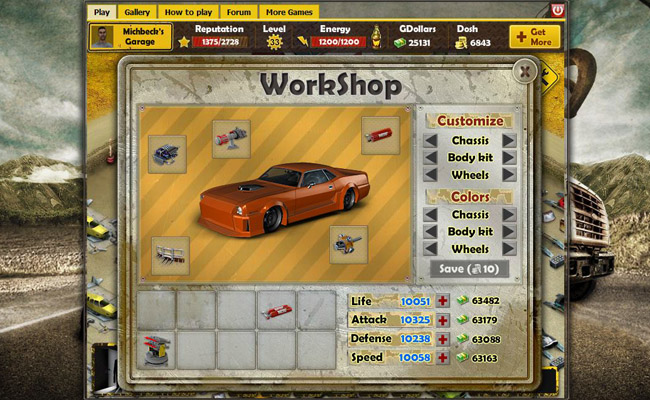Add a point to Defense

coord(442,339)
